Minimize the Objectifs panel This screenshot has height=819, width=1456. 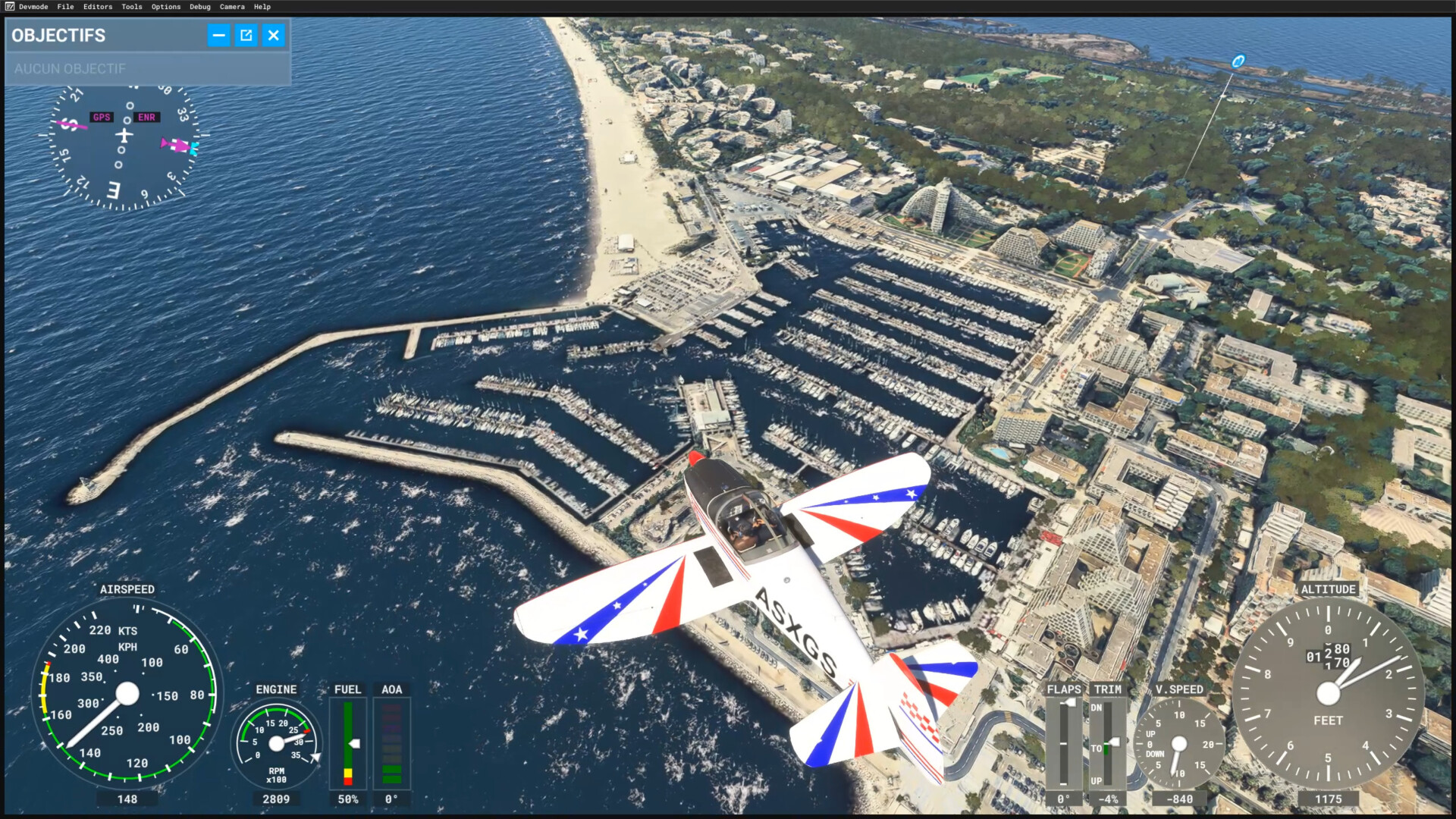click(x=218, y=35)
